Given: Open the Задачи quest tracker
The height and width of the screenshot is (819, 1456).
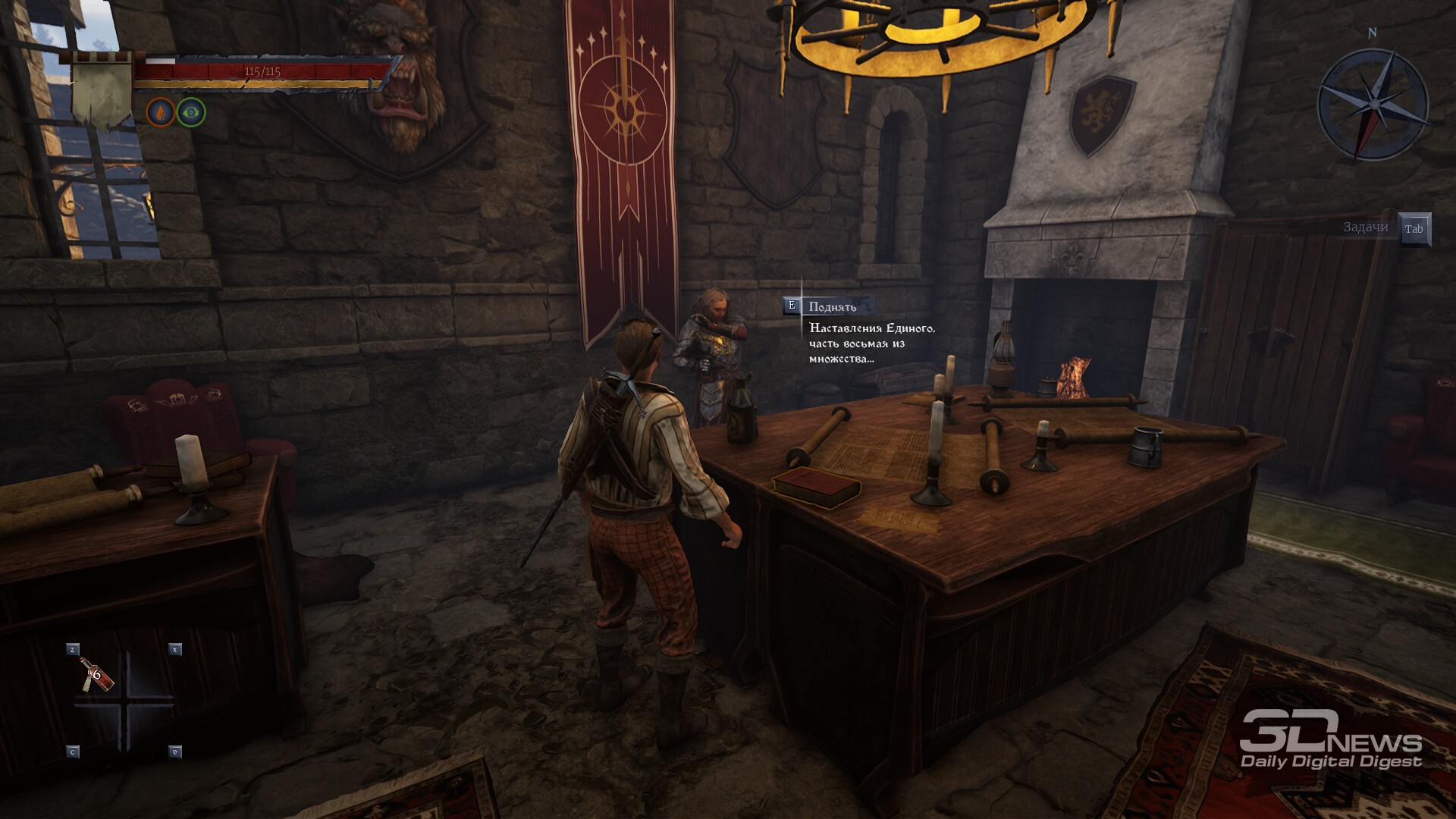Looking at the screenshot, I should (x=1366, y=227).
